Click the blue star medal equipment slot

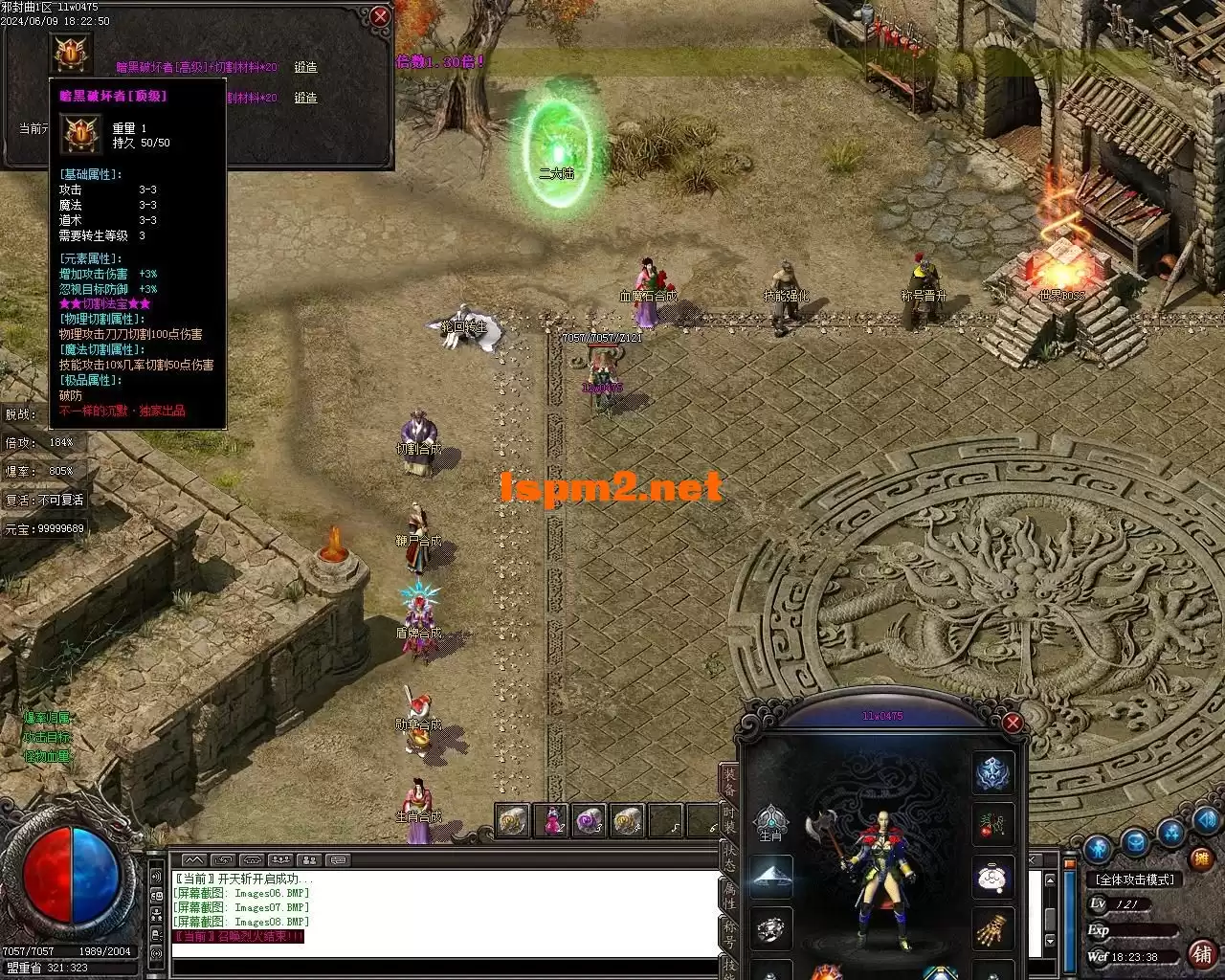point(993,772)
